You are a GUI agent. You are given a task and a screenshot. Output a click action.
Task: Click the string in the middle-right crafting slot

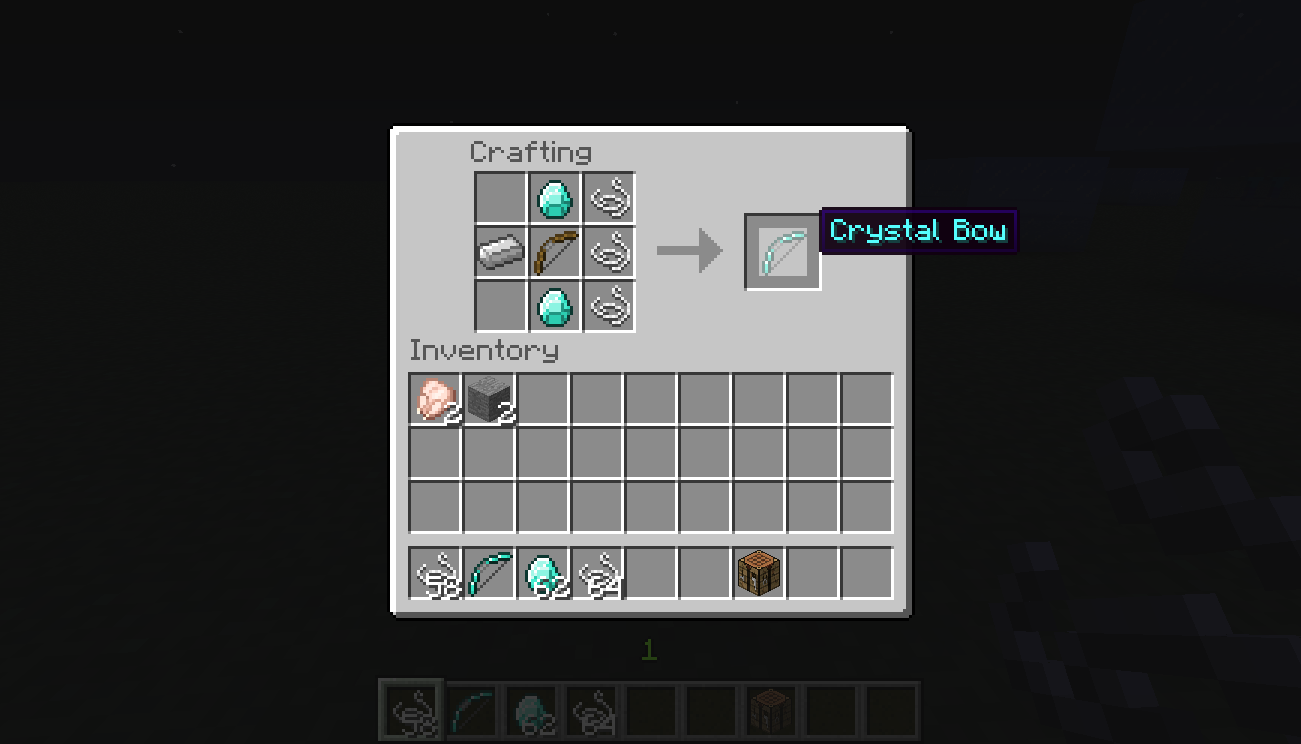(x=608, y=252)
